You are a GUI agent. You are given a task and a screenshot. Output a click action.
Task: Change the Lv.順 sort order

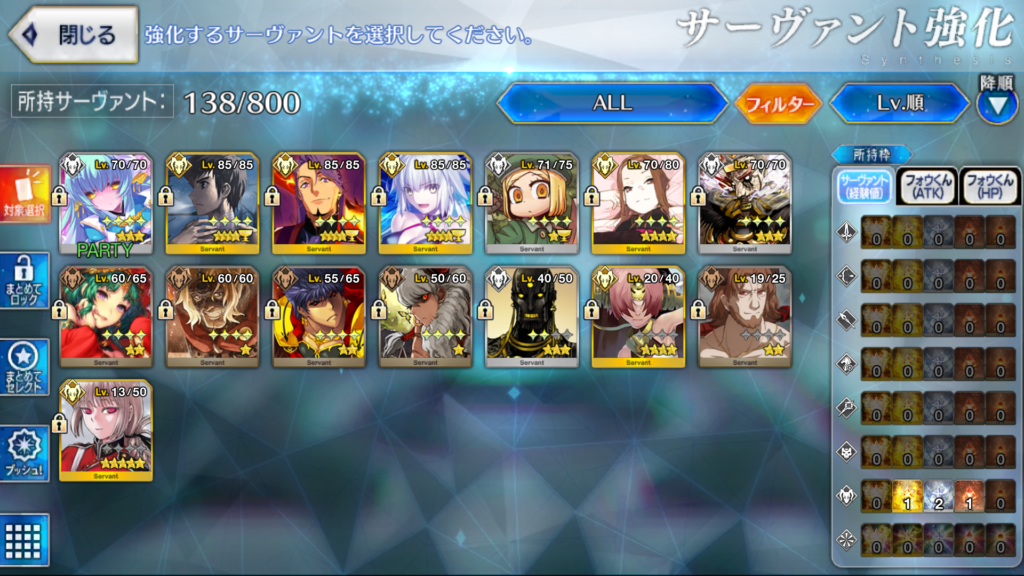click(899, 103)
